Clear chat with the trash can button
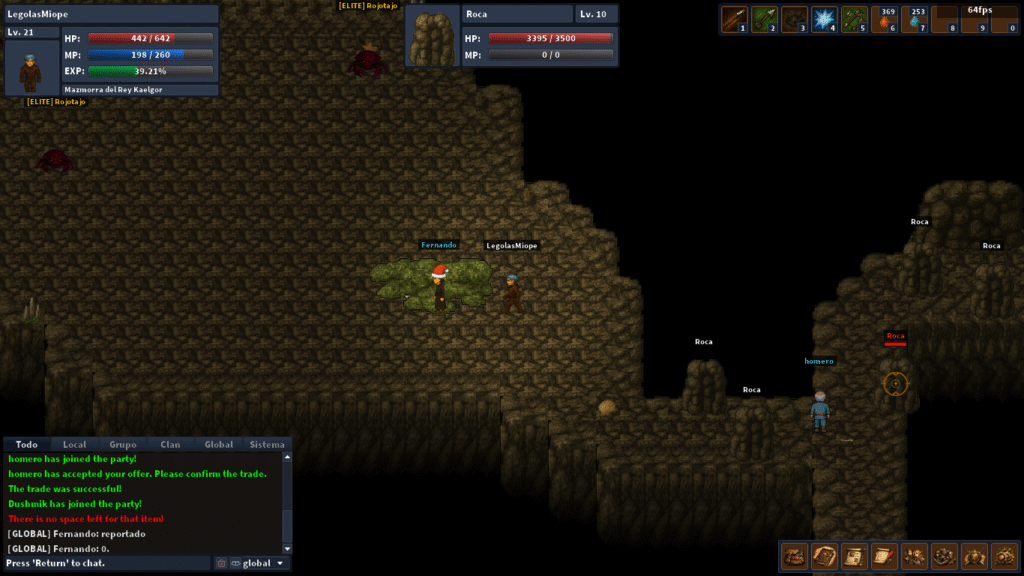Screen dimensions: 1024x576 [x=222, y=563]
